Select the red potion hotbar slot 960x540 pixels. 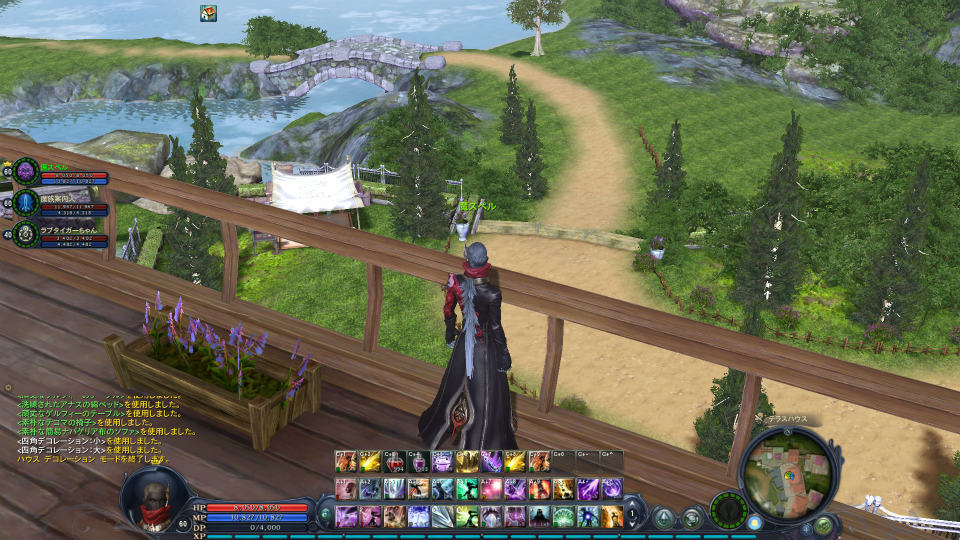pyautogui.click(x=395, y=461)
